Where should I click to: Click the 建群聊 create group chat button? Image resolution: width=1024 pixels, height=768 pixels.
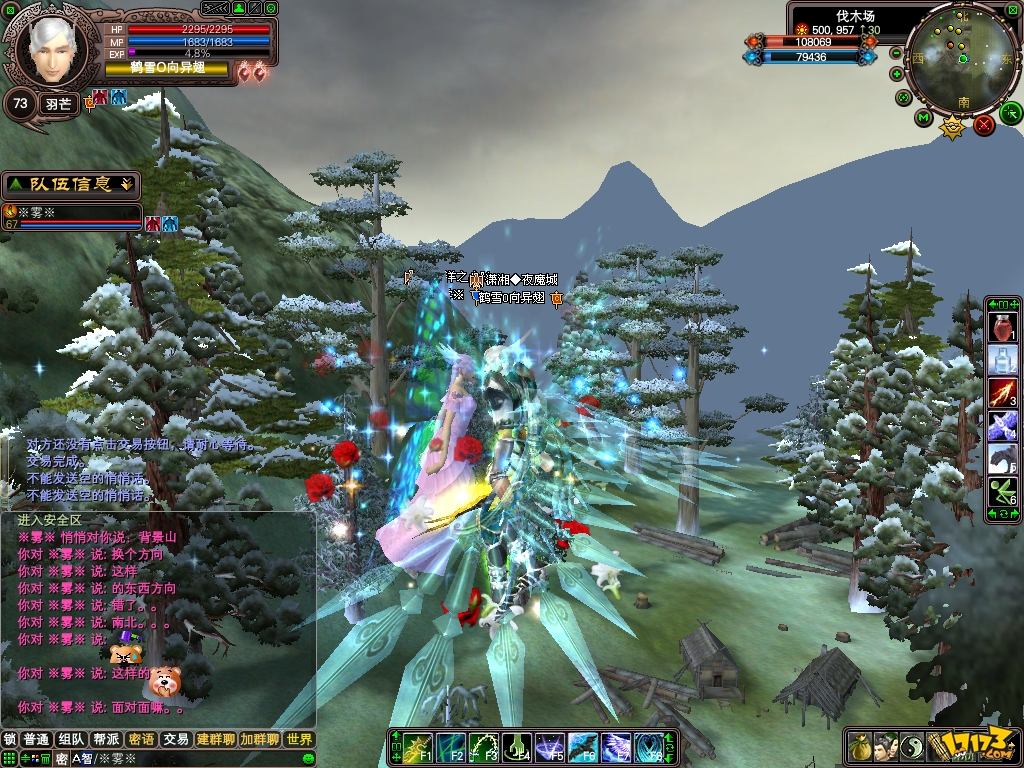tap(216, 740)
